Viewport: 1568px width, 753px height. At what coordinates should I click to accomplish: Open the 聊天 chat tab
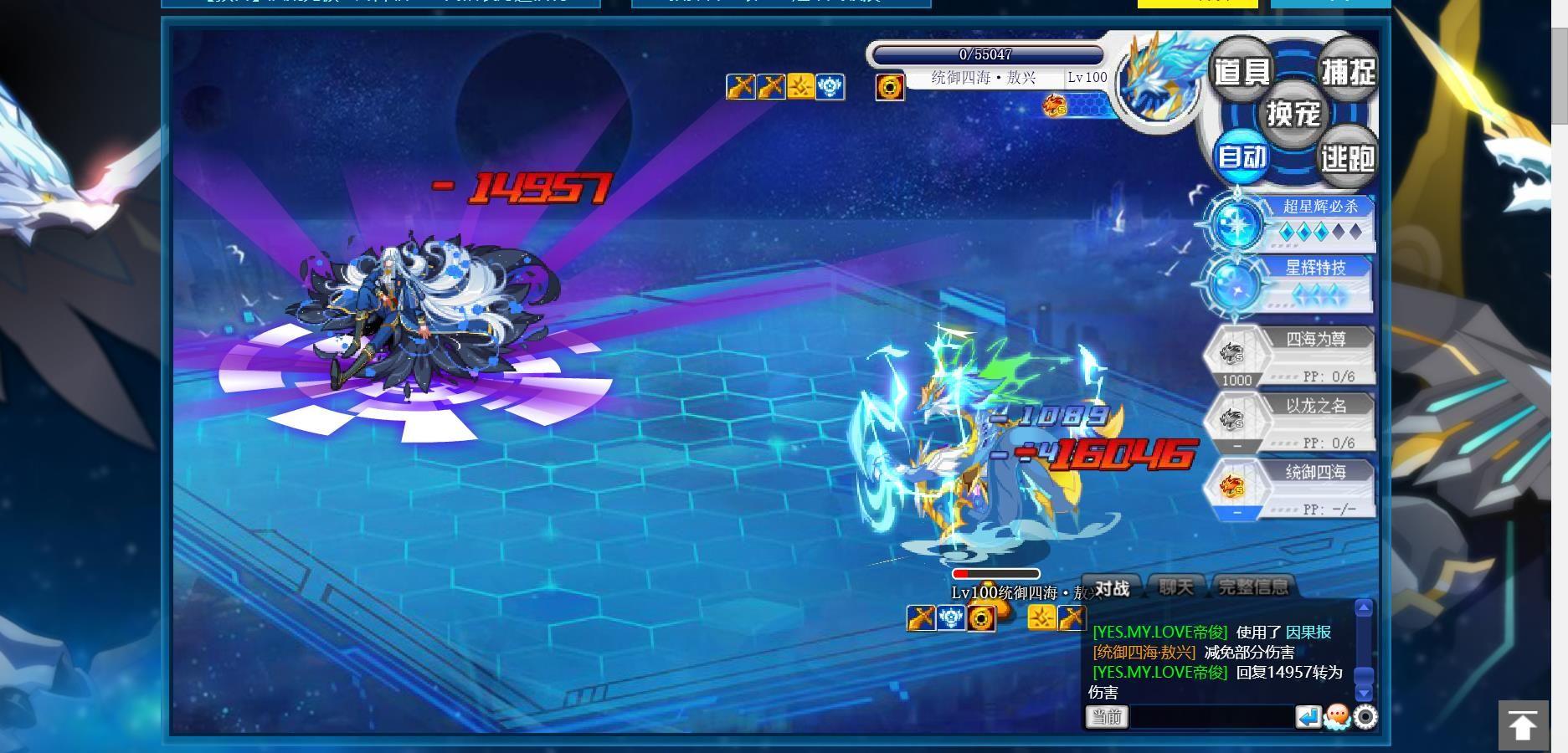click(1176, 587)
